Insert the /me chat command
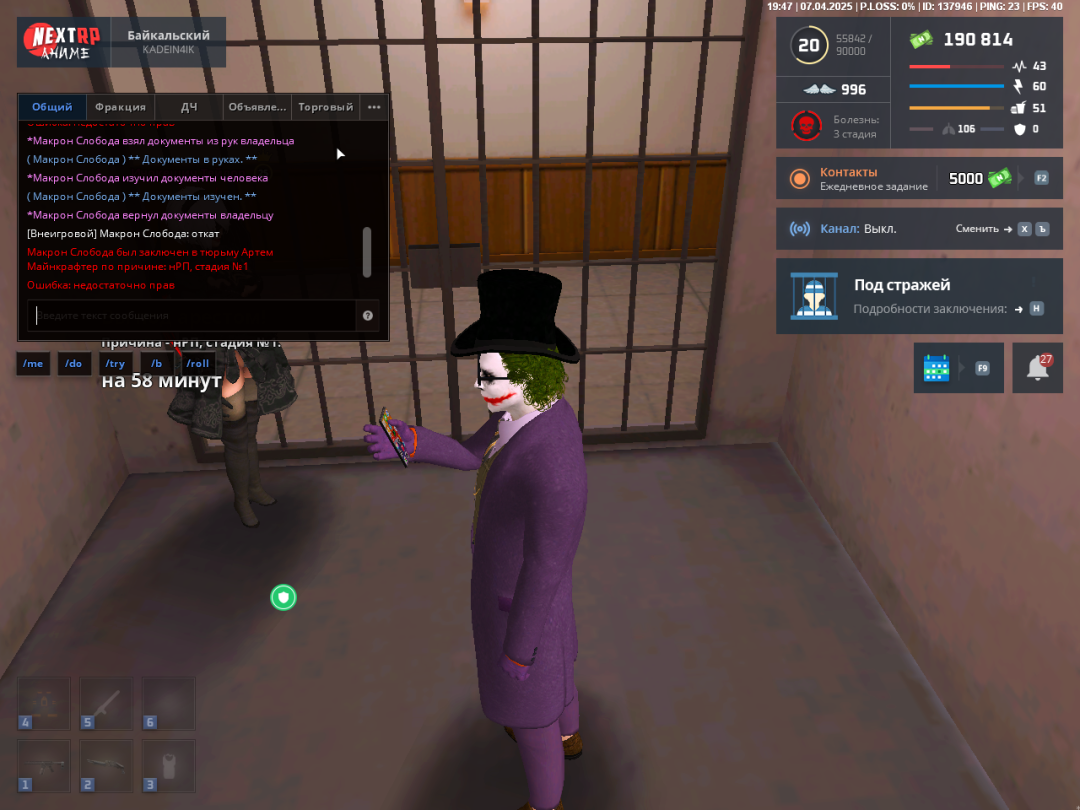This screenshot has width=1080, height=810. pyautogui.click(x=33, y=364)
